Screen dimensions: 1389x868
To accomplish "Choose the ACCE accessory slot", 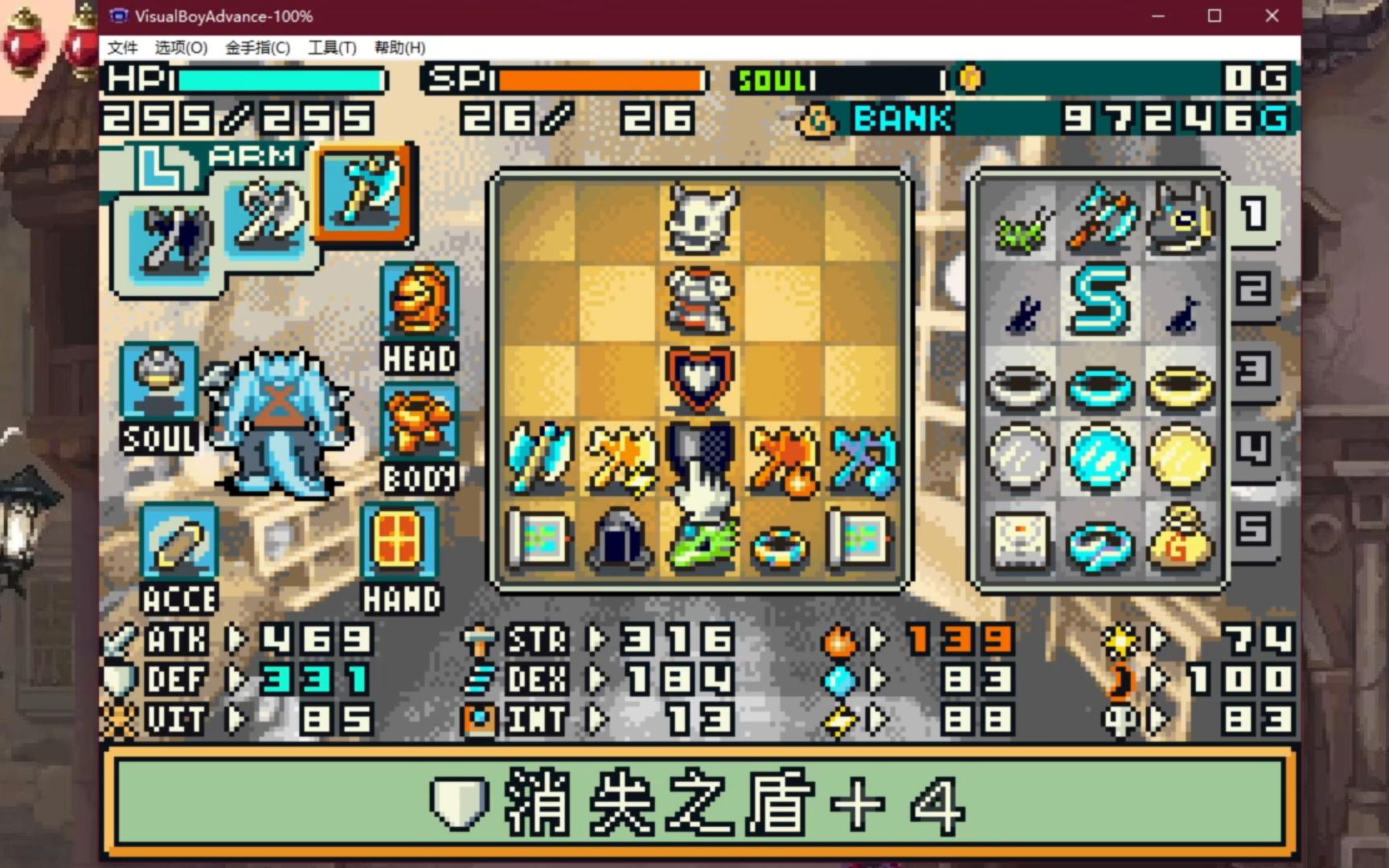I will coord(178,541).
